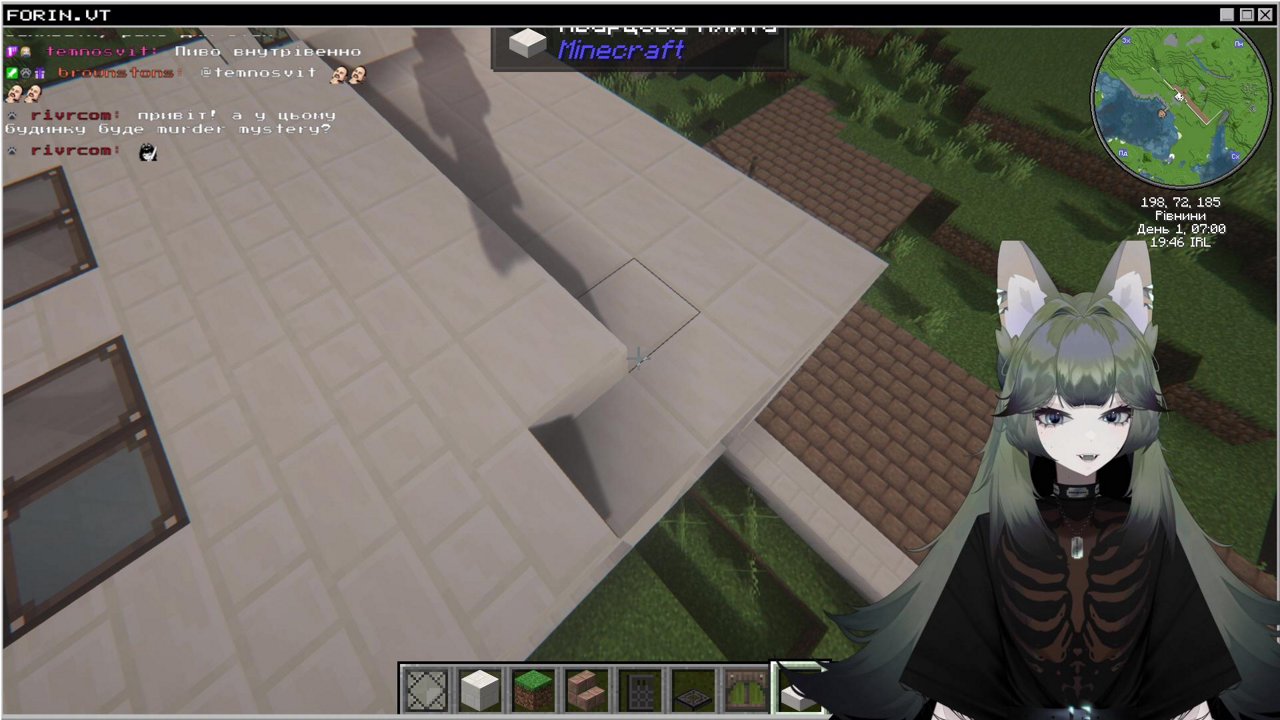Image resolution: width=1280 pixels, height=720 pixels.
Task: Click the cat emote in rivrcom's message
Action: [148, 152]
